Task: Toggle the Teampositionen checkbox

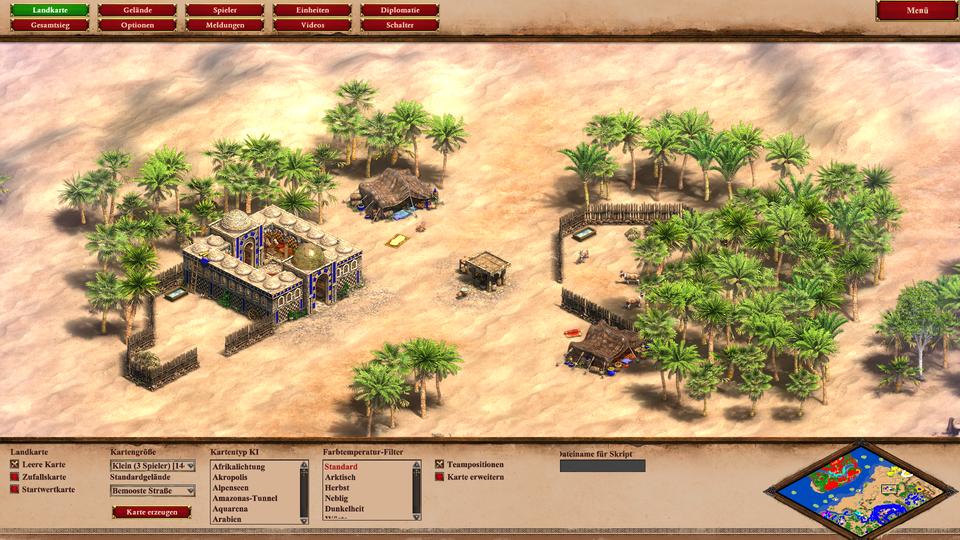Action: click(440, 465)
